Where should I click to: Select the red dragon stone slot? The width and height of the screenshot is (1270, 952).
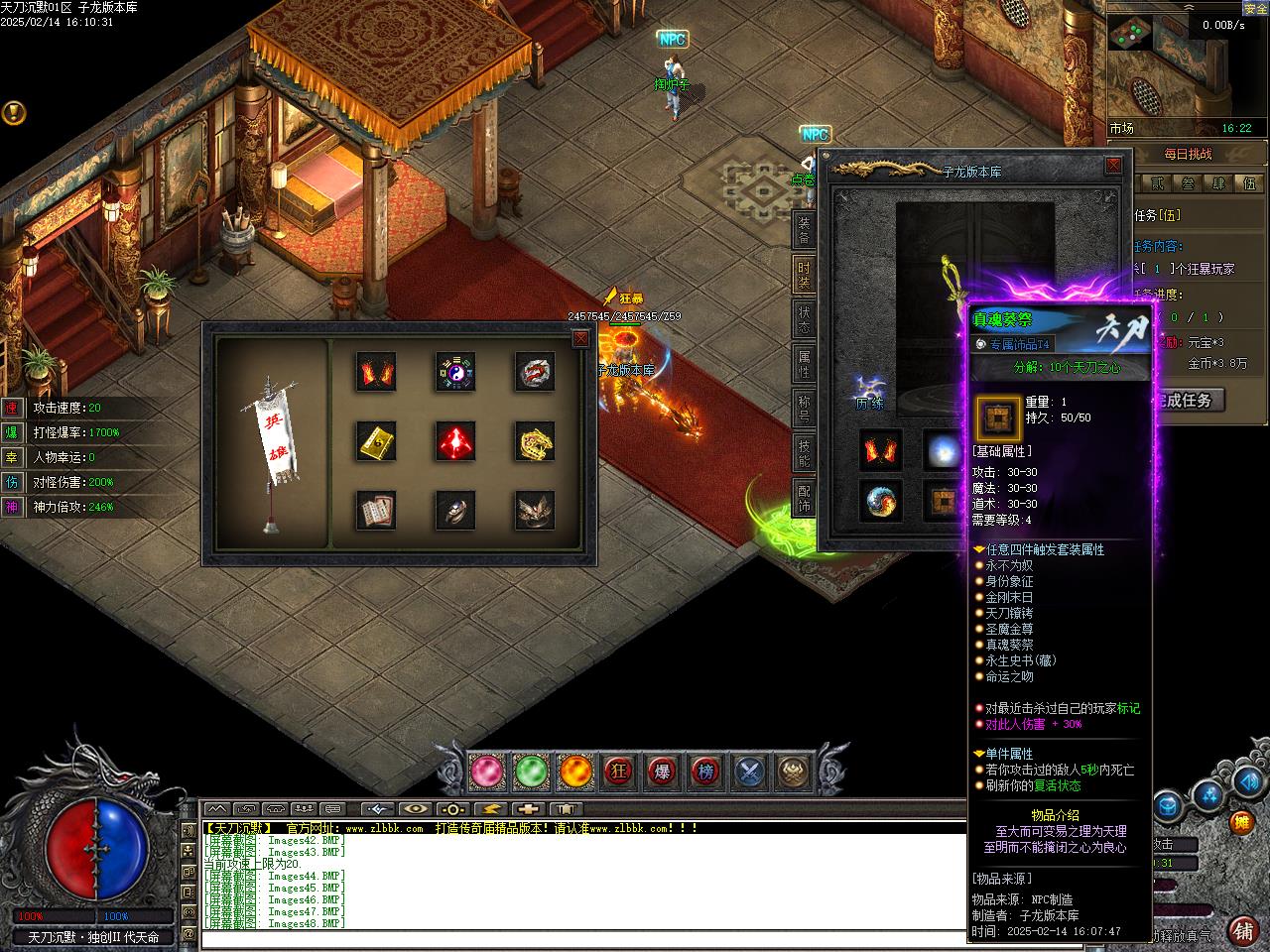pos(535,373)
